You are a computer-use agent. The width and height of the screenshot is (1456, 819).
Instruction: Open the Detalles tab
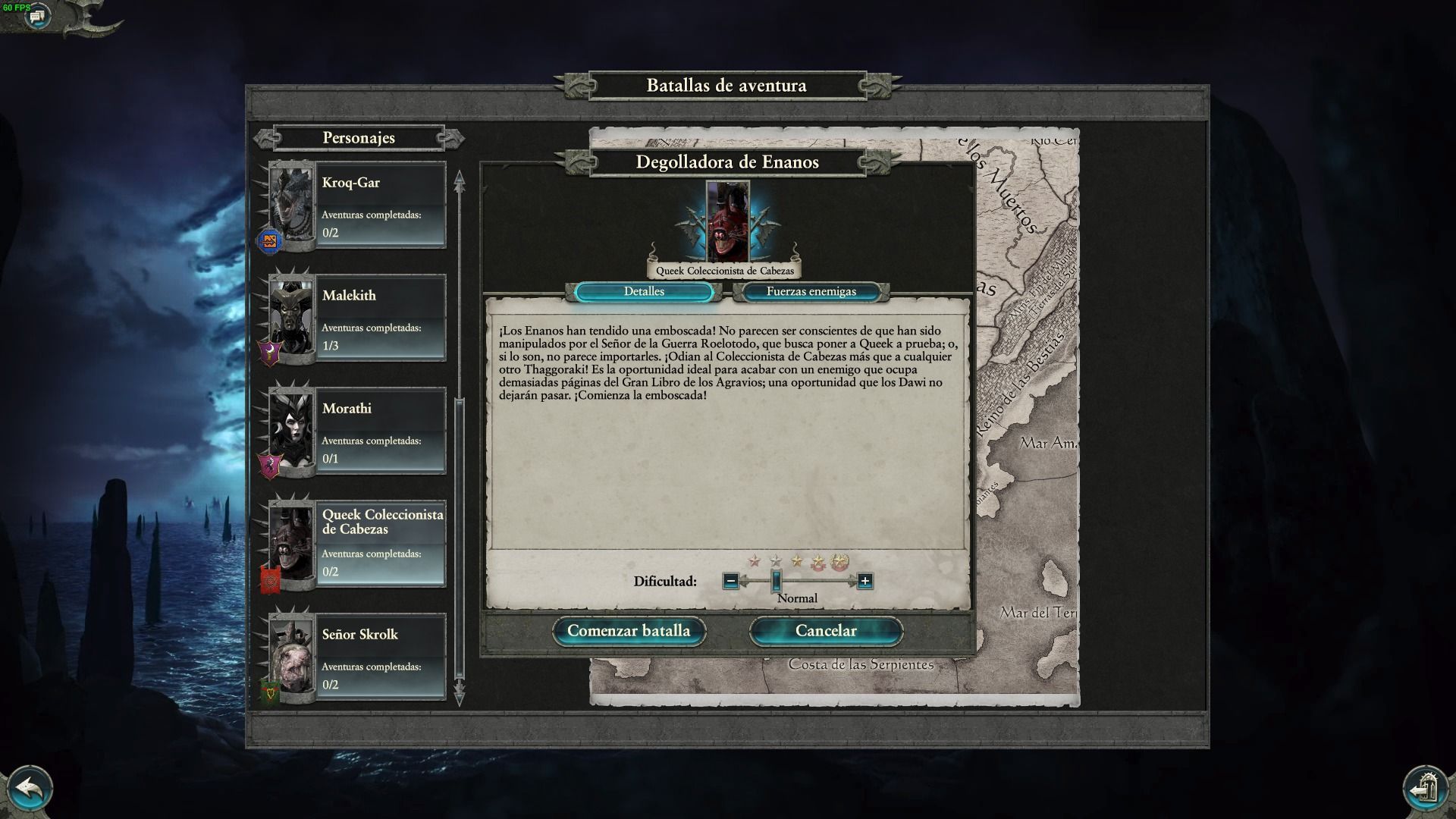644,292
